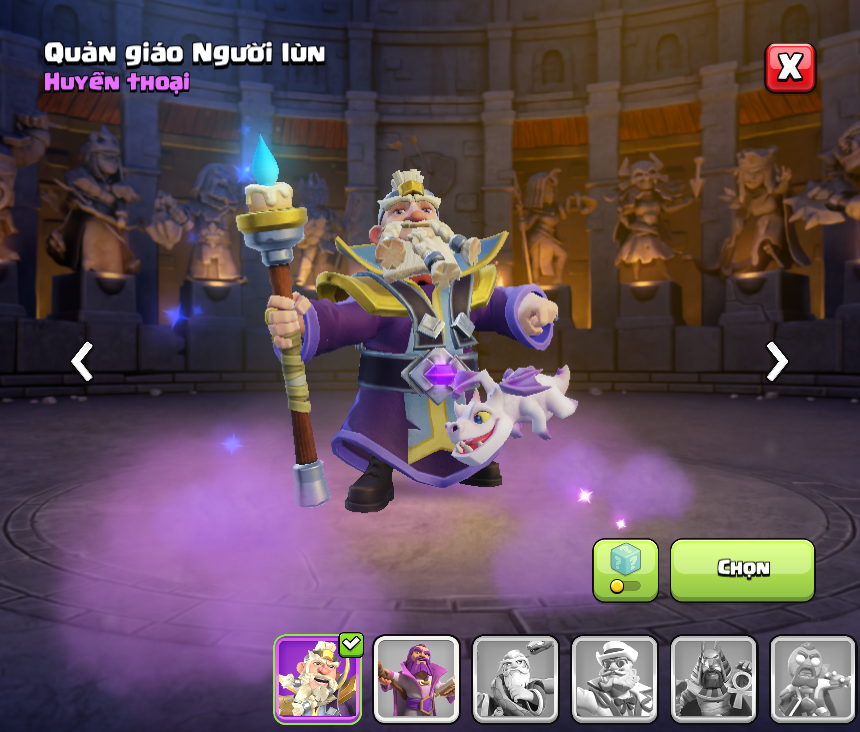Screen dimensions: 860x732
Task: Close the skin preview with the red X
Action: (x=790, y=68)
